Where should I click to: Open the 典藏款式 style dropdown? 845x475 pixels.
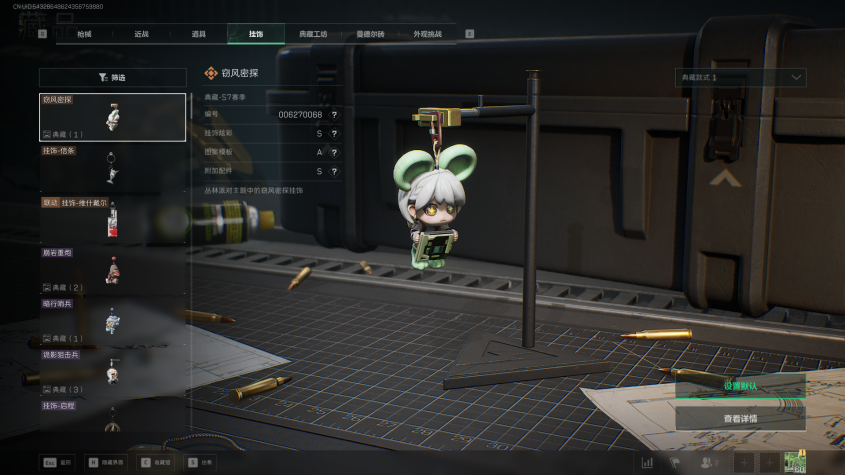click(740, 77)
